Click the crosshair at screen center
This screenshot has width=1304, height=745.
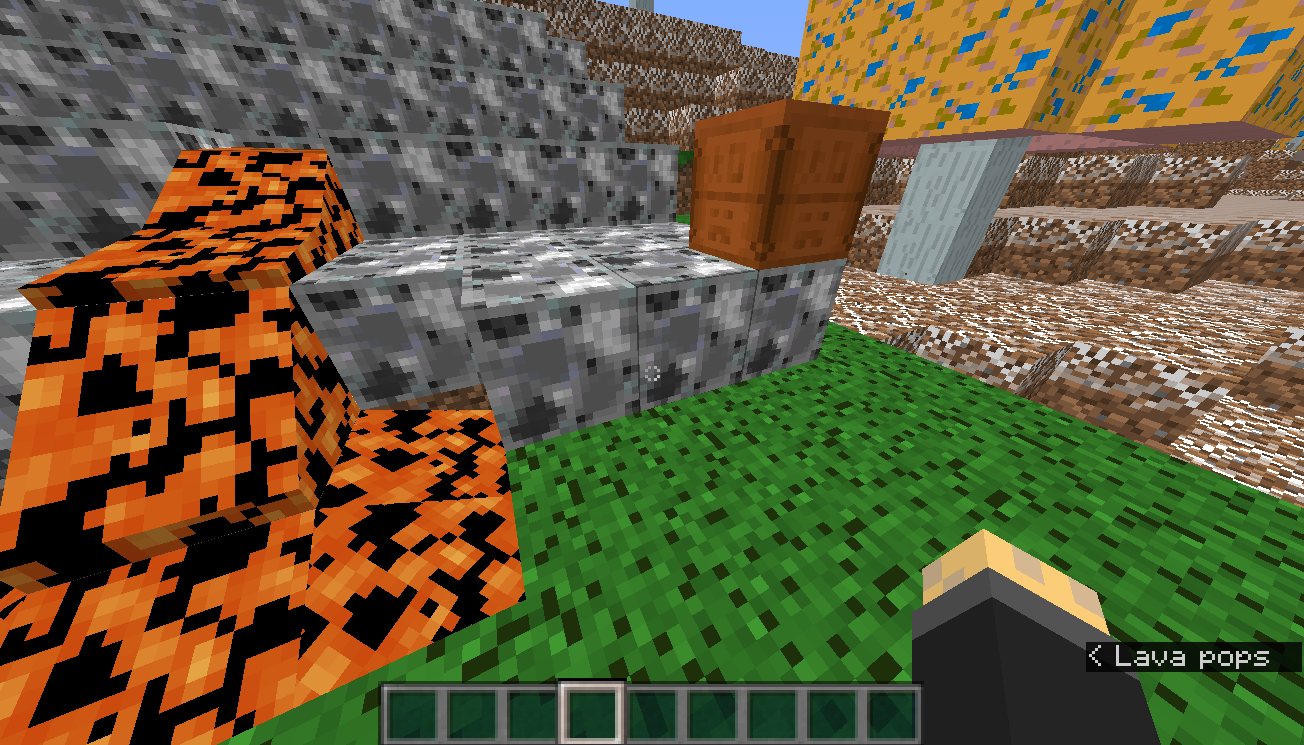pyautogui.click(x=654, y=372)
